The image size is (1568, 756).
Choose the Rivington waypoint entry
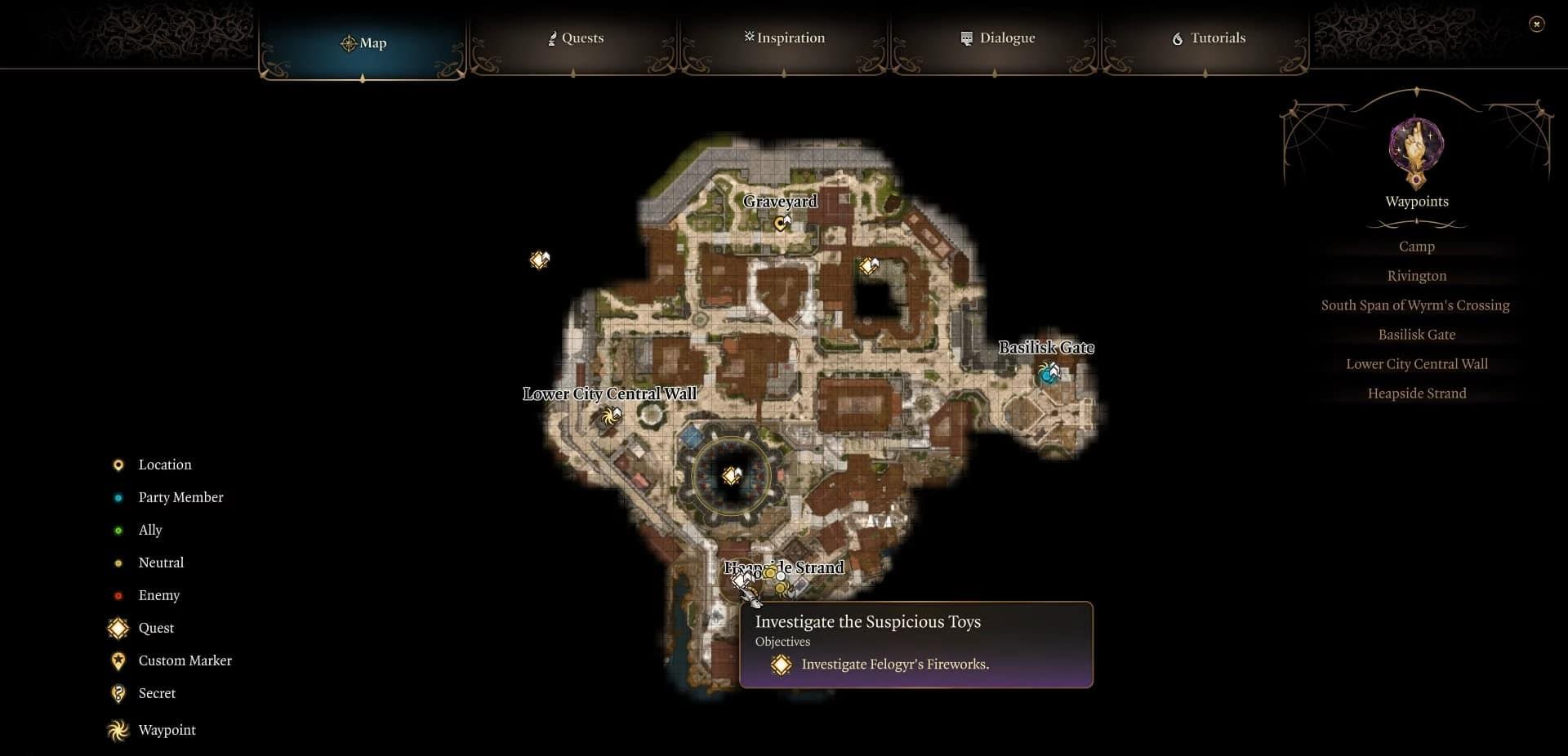[x=1416, y=276]
